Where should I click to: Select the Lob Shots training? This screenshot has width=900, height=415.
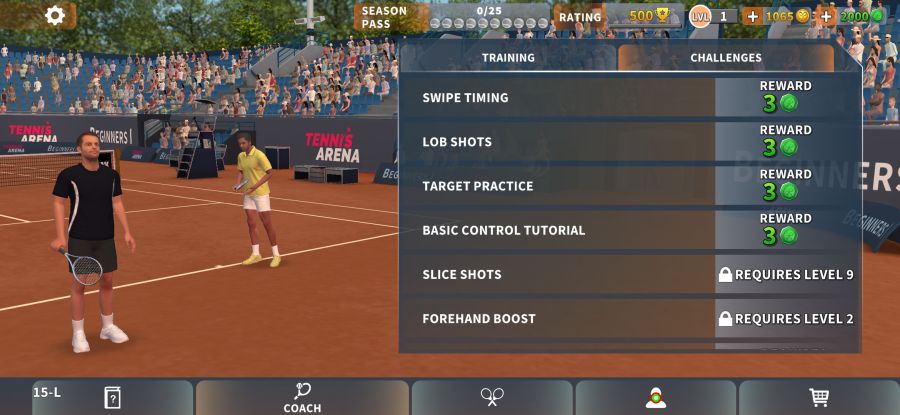pos(630,142)
